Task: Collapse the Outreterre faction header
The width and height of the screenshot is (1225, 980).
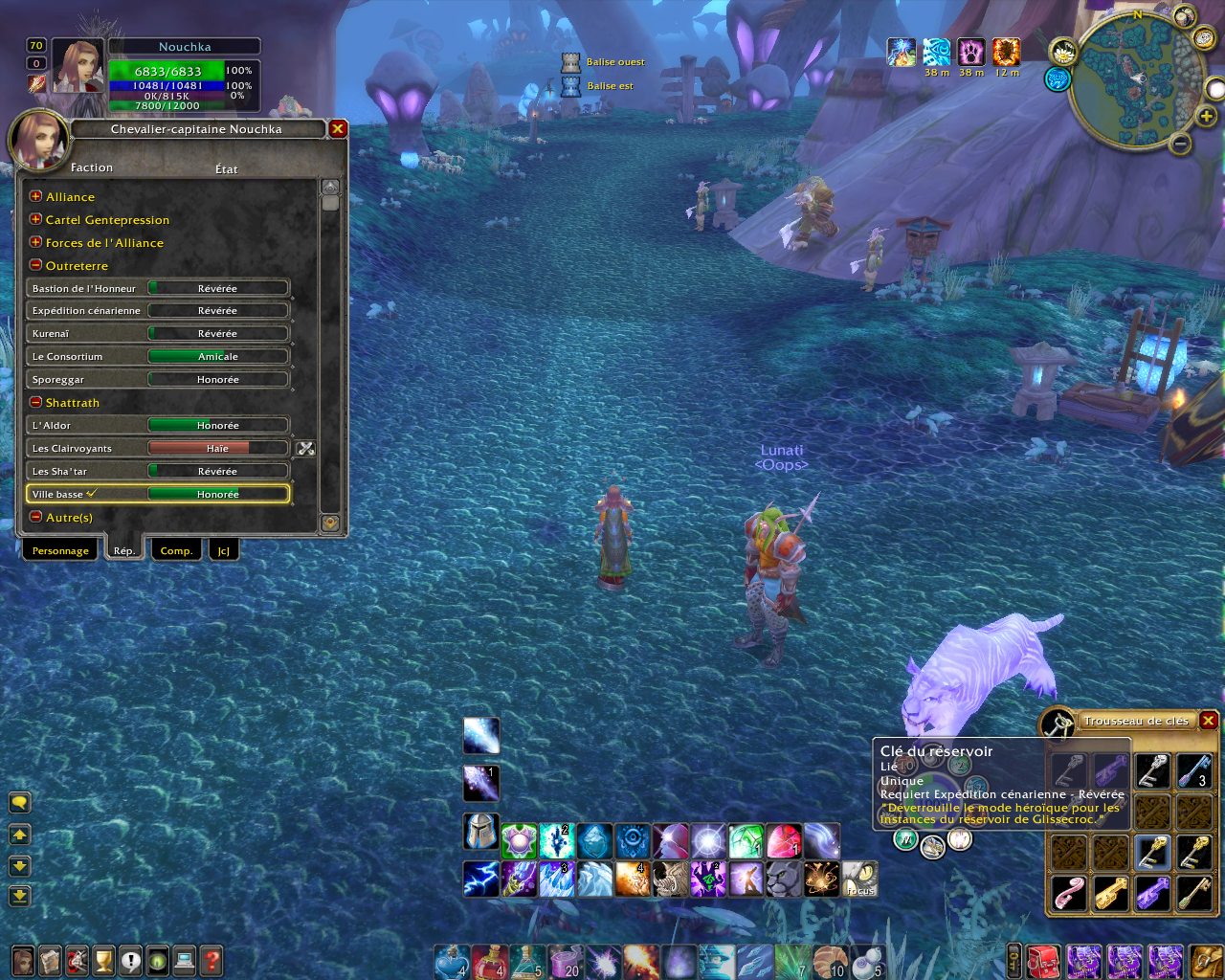Action: 35,265
